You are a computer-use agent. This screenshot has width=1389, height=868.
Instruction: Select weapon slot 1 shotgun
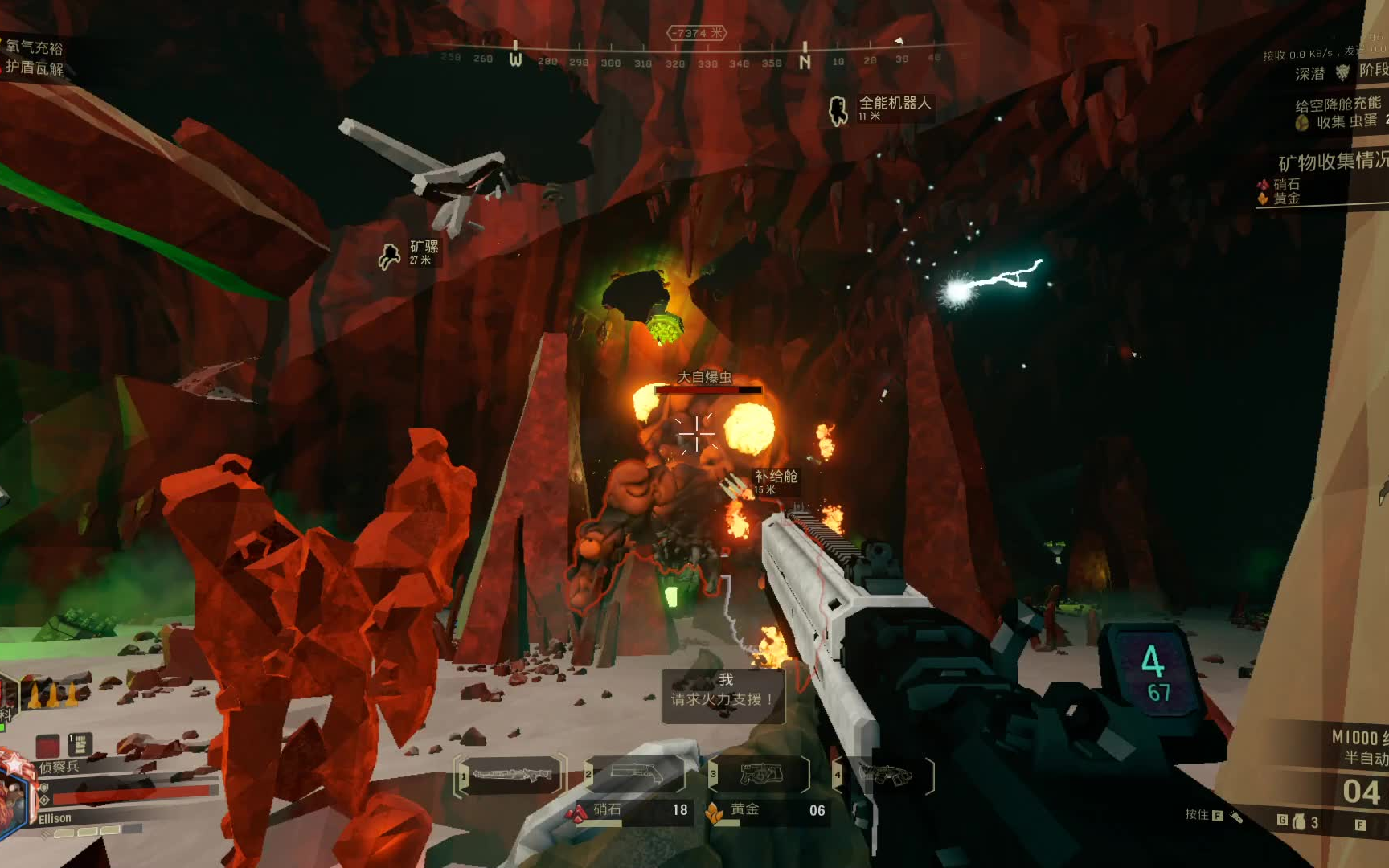510,776
